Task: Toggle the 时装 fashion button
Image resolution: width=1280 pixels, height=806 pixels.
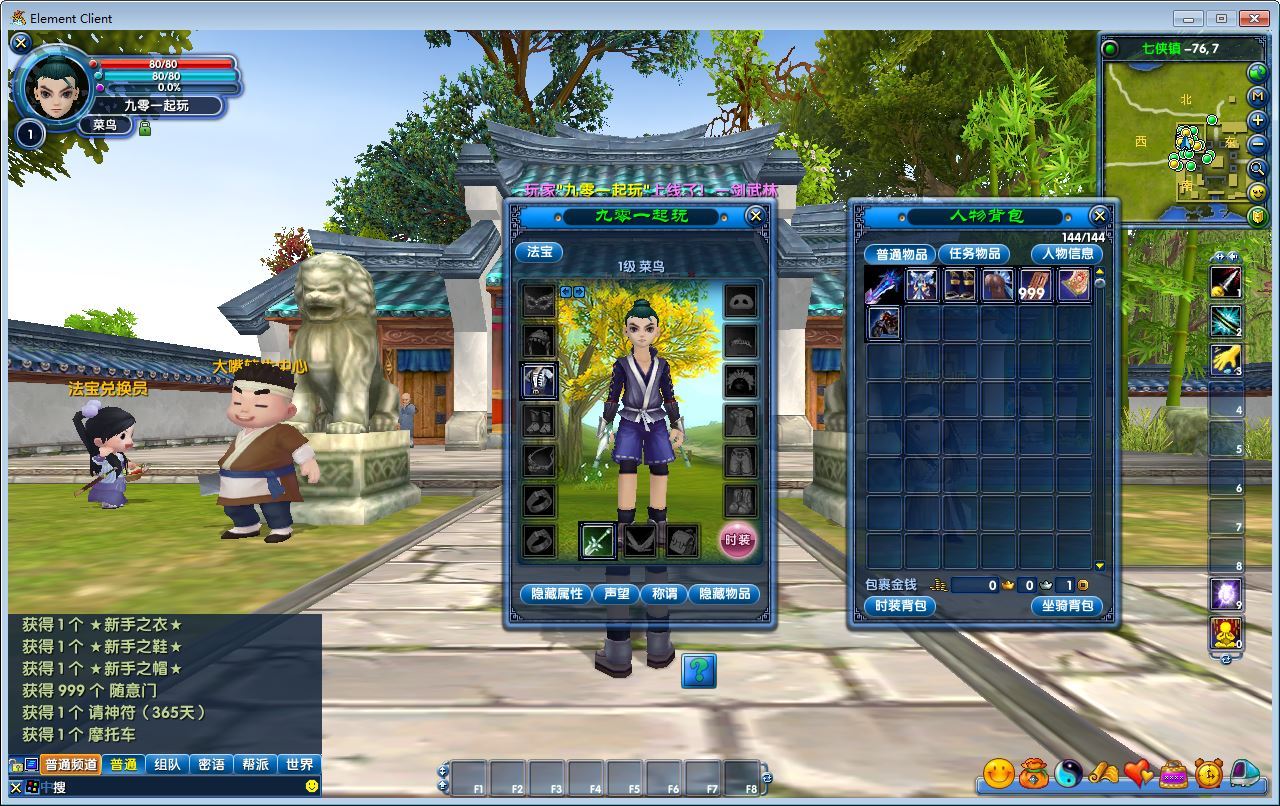Action: (738, 540)
